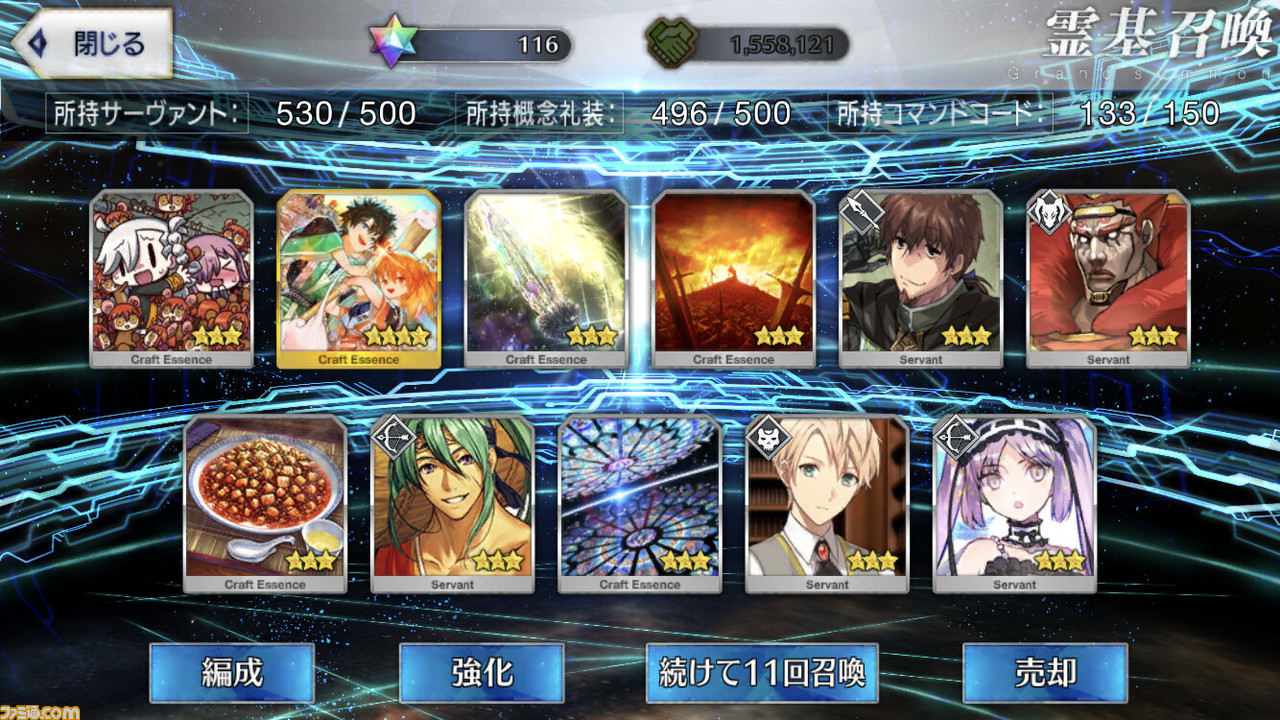Select the glowing crystal spire Craft Essence
Viewport: 1280px width, 720px height.
(546, 279)
